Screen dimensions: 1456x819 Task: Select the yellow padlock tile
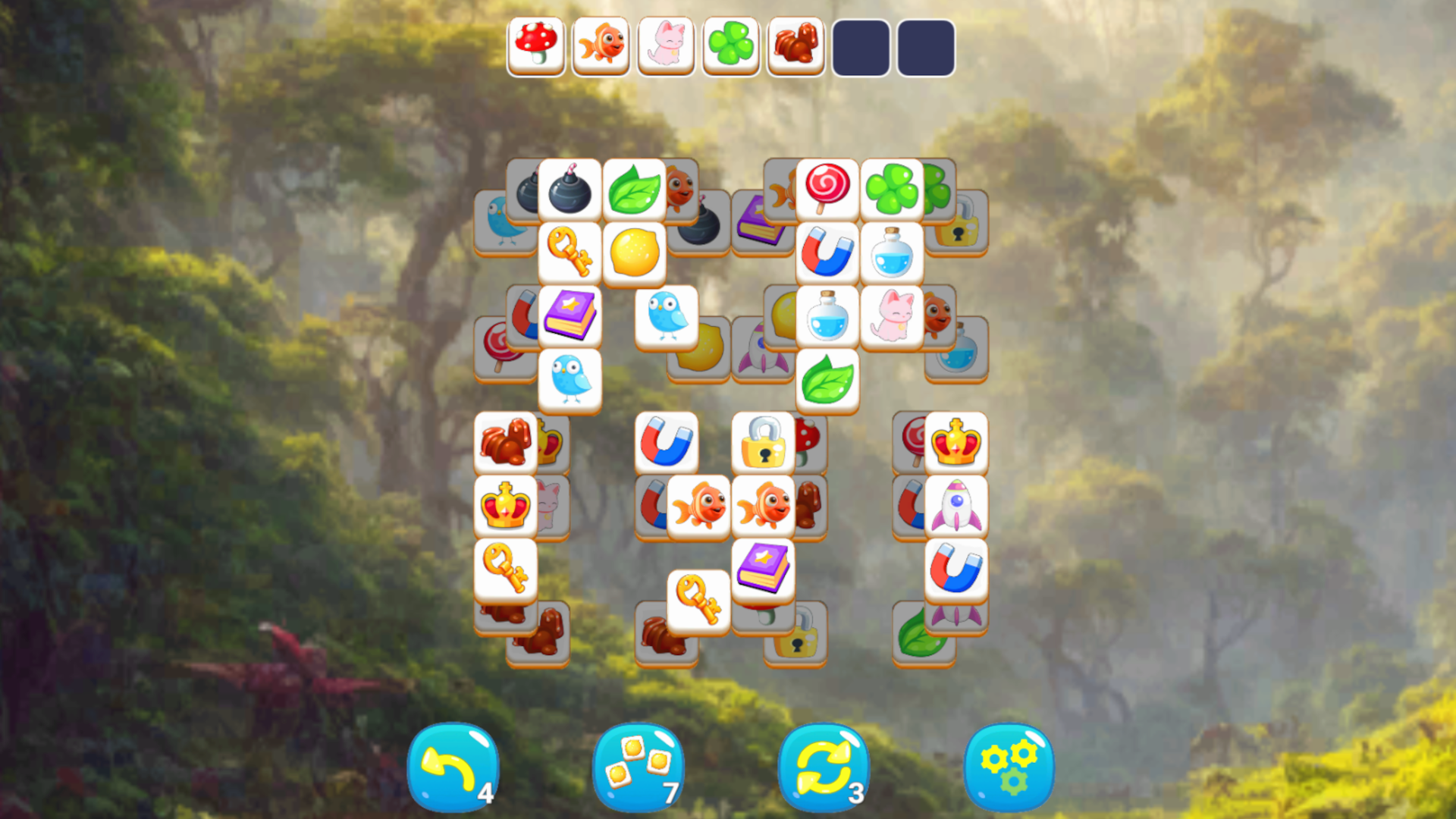point(763,441)
